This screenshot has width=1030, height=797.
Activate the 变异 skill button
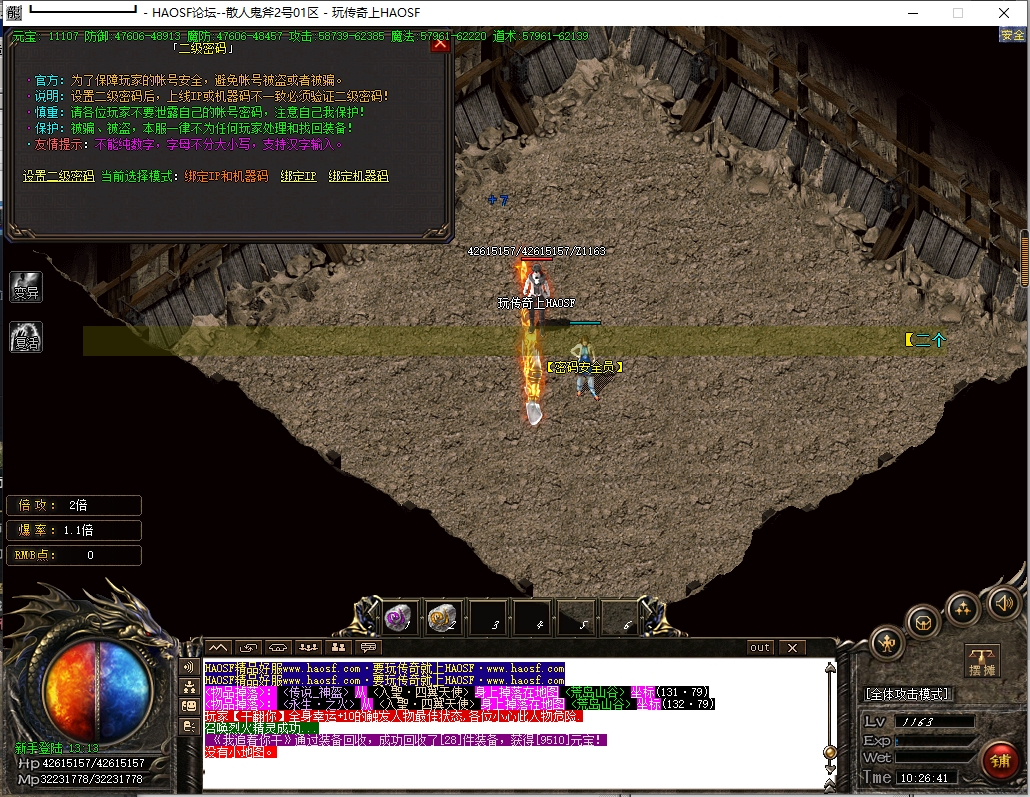26,288
